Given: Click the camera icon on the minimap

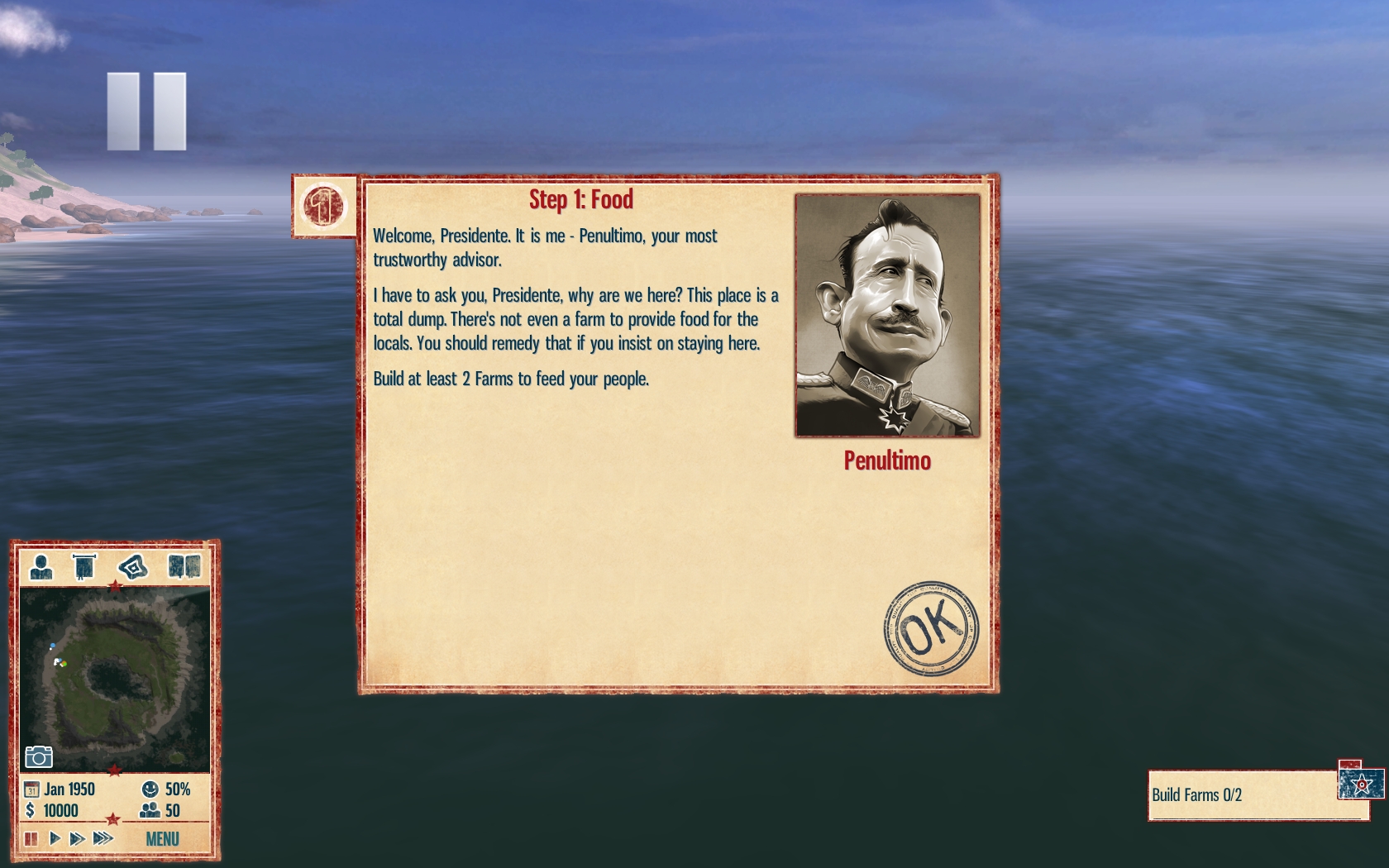Looking at the screenshot, I should click(x=39, y=756).
